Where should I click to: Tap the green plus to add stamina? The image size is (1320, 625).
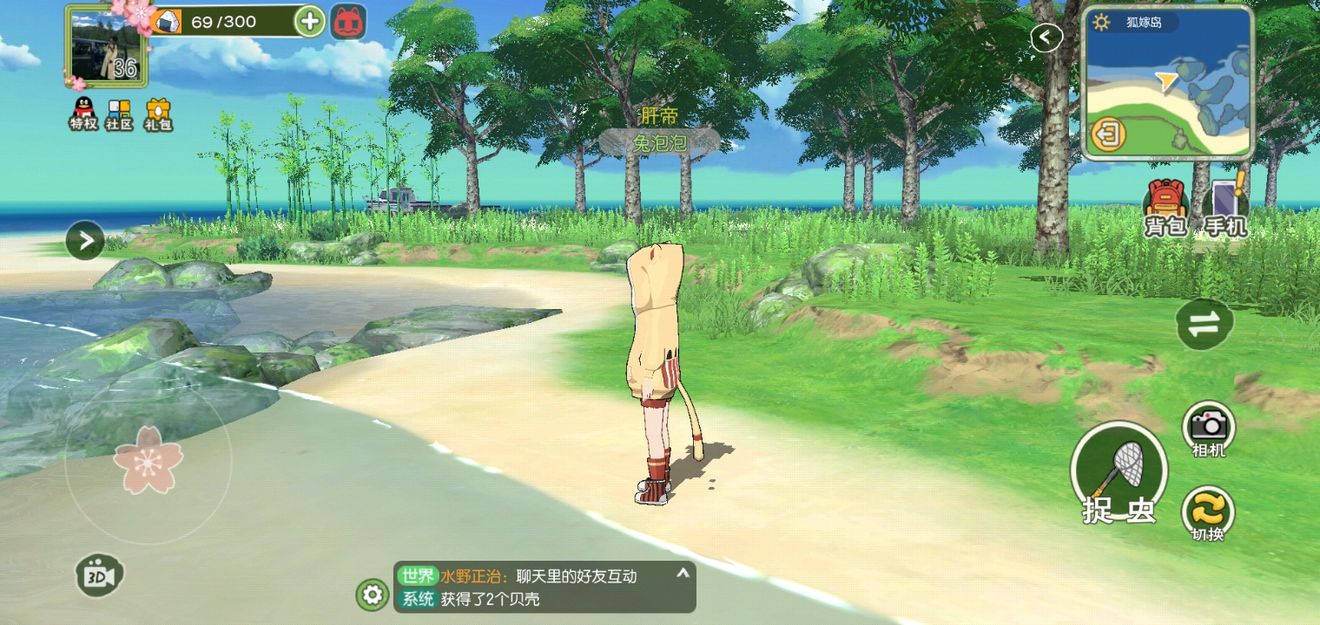310,21
